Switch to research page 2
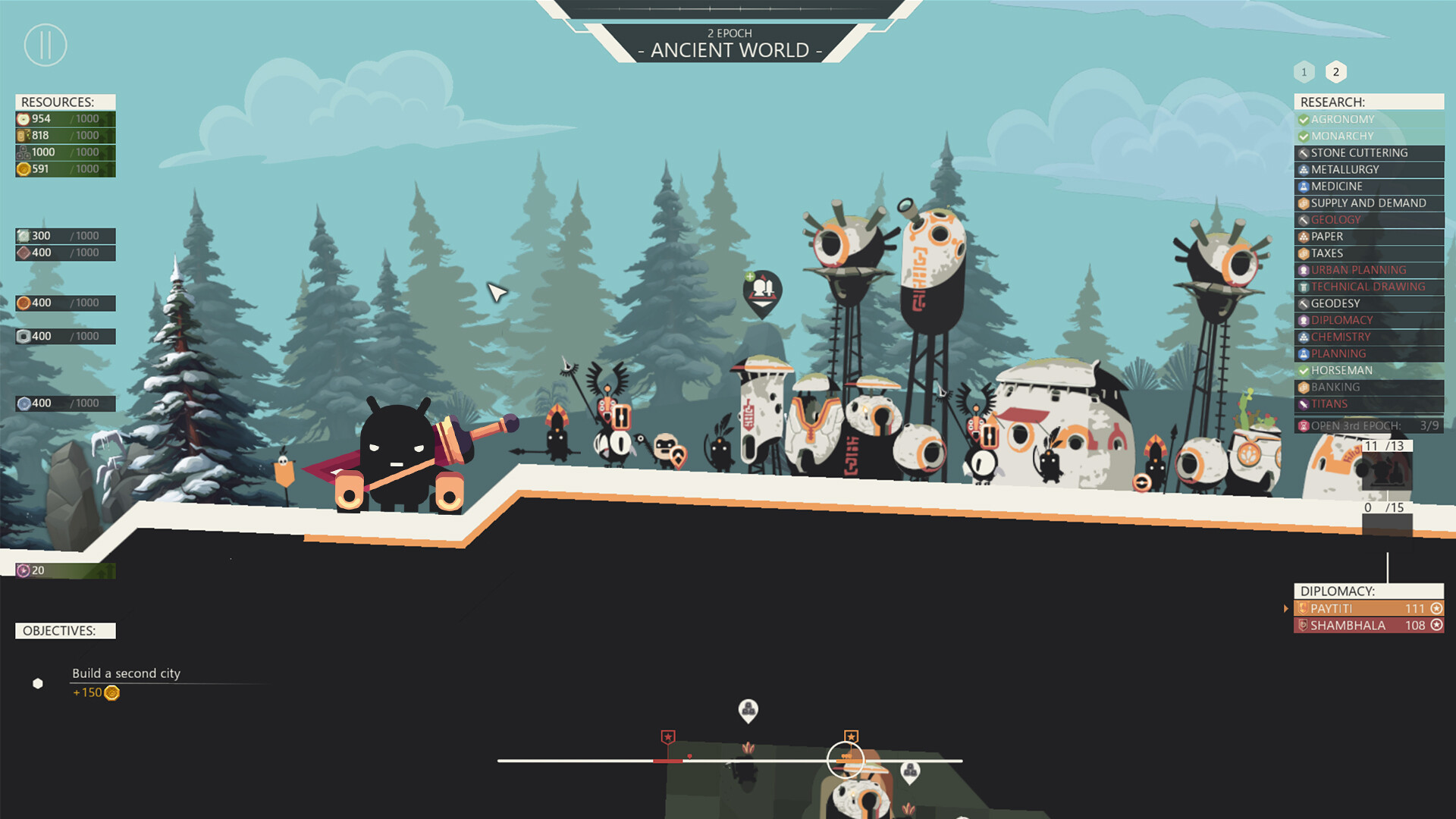The height and width of the screenshot is (819, 1456). click(1336, 71)
